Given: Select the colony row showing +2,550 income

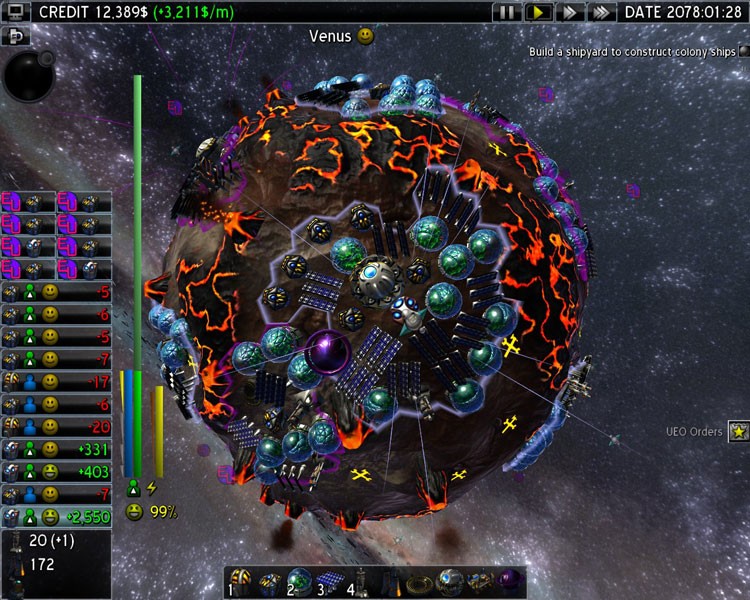Looking at the screenshot, I should coord(56,517).
